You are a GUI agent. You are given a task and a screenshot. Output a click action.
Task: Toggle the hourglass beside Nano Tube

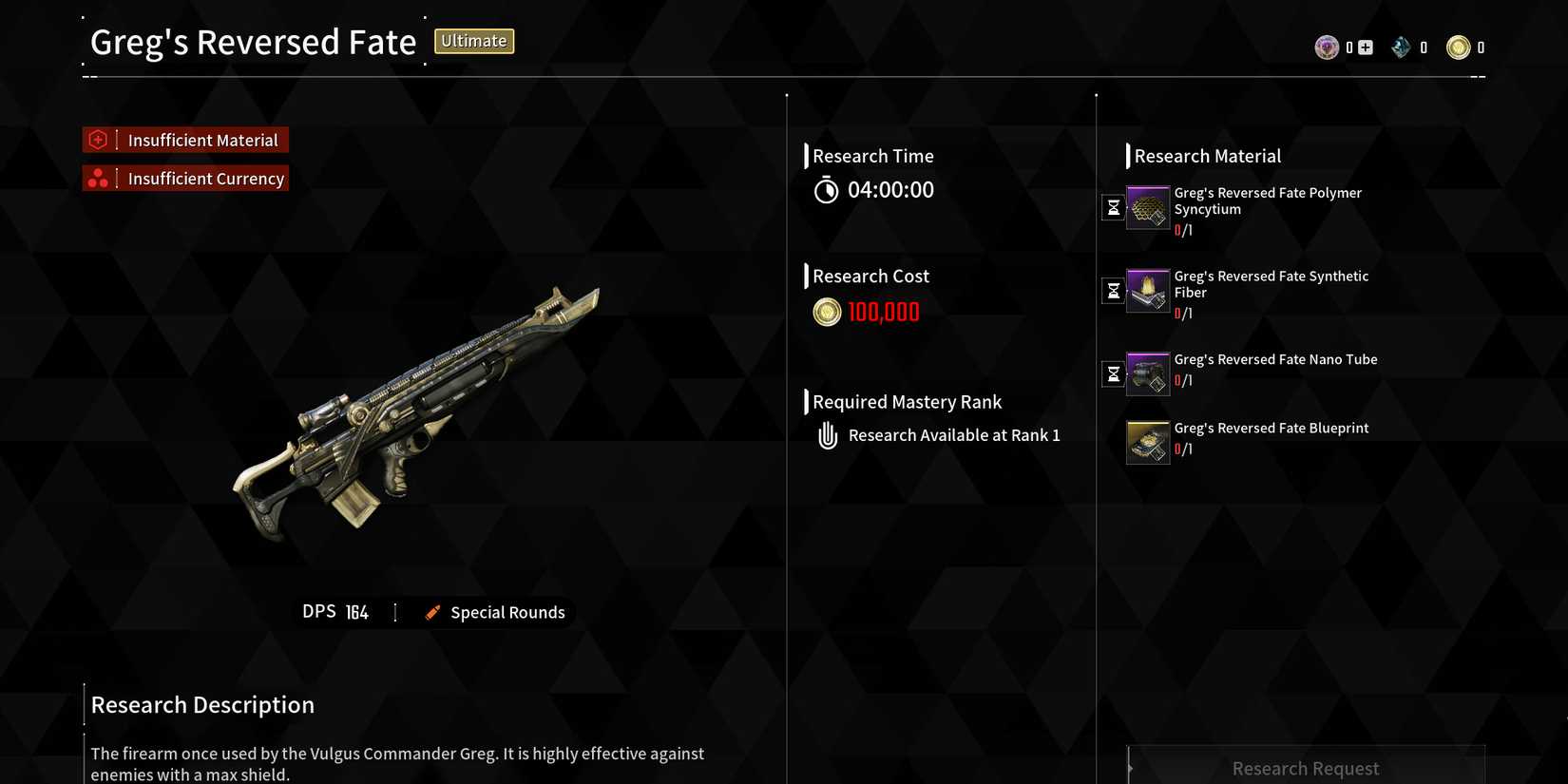coord(1113,373)
